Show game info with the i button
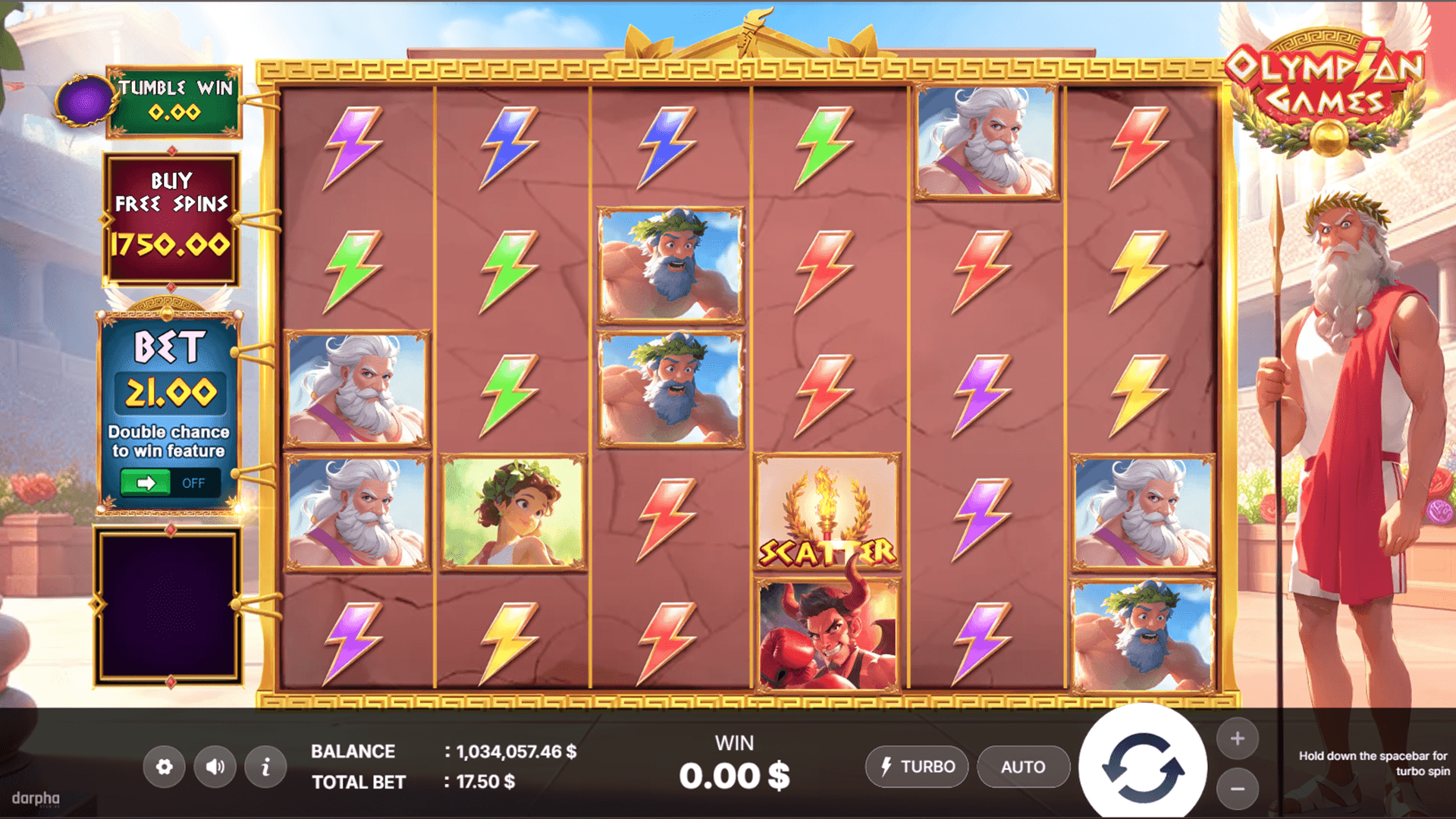The width and height of the screenshot is (1456, 819). click(265, 767)
